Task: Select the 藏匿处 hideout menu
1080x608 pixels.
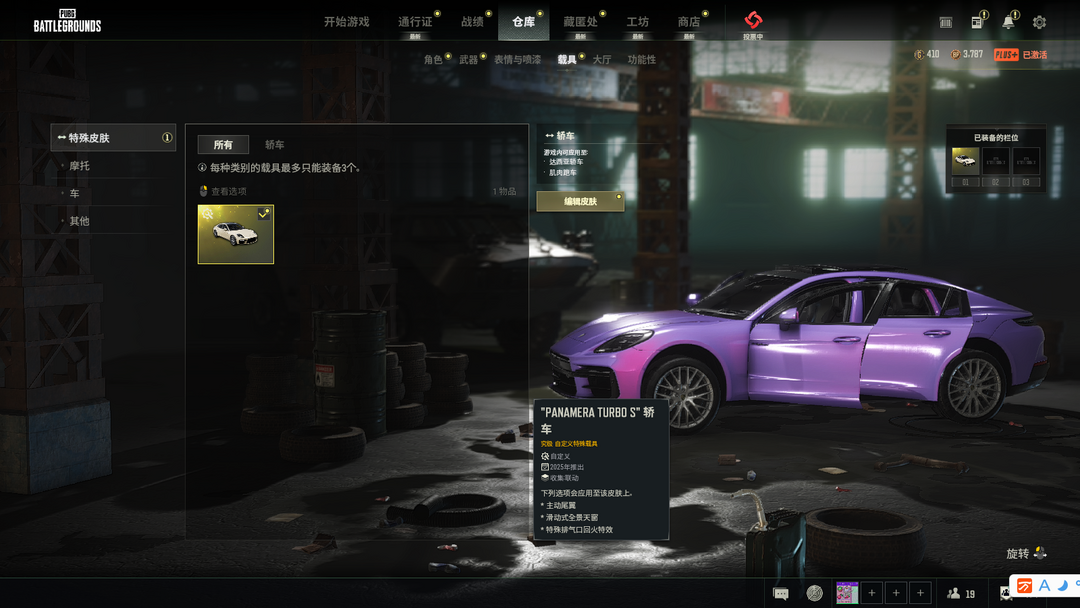Action: click(x=580, y=22)
